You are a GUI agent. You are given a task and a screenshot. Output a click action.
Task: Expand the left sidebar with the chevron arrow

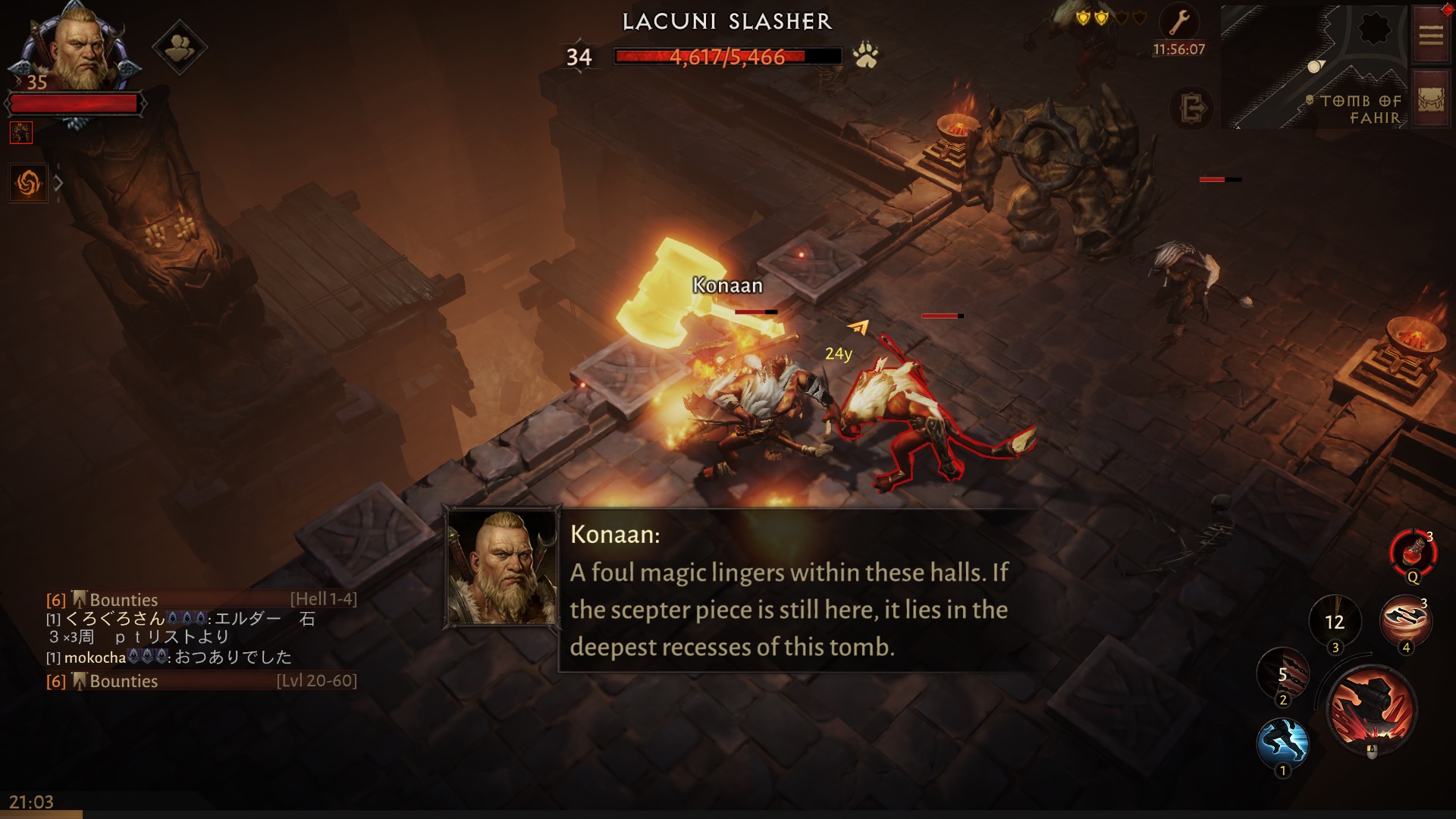click(x=58, y=182)
